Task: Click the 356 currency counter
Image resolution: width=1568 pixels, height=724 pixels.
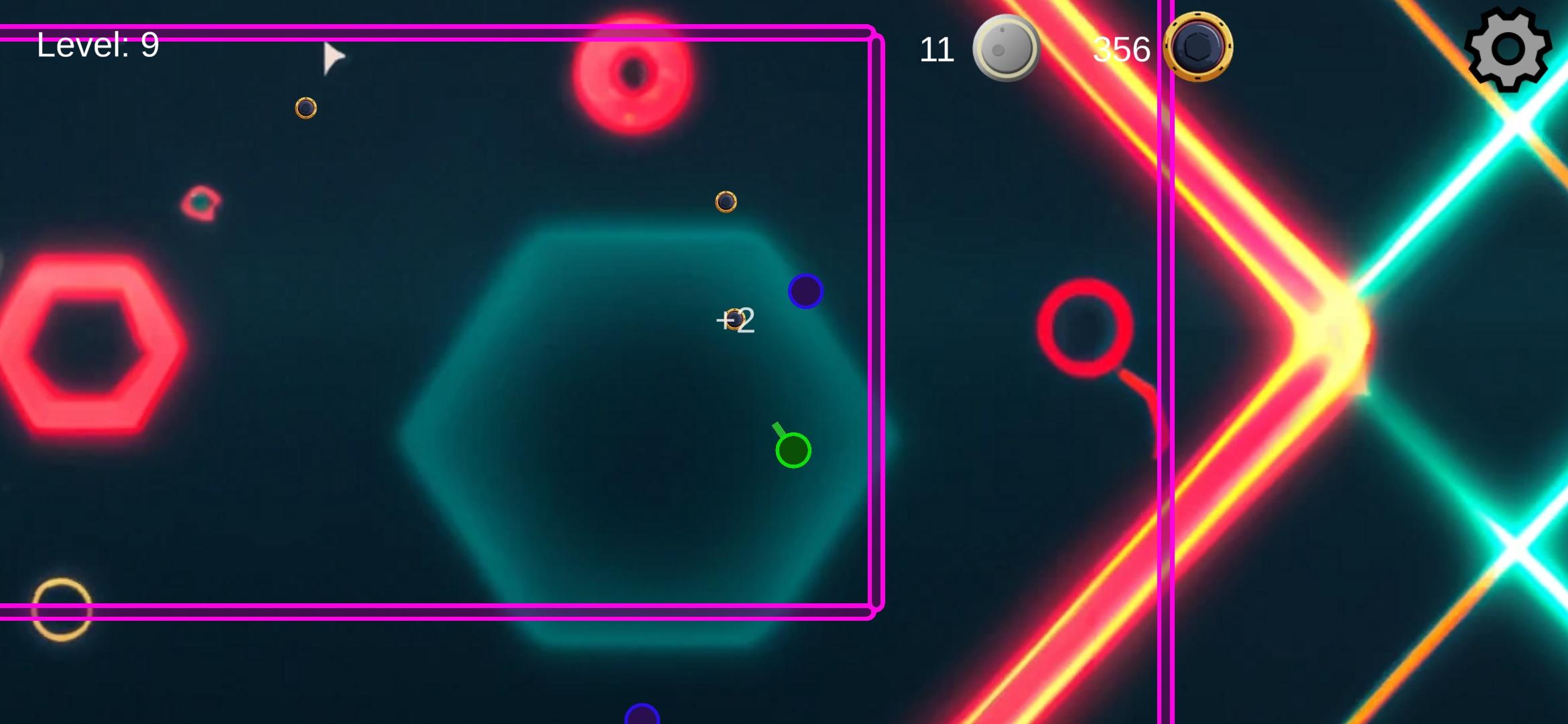Action: click(x=1121, y=48)
